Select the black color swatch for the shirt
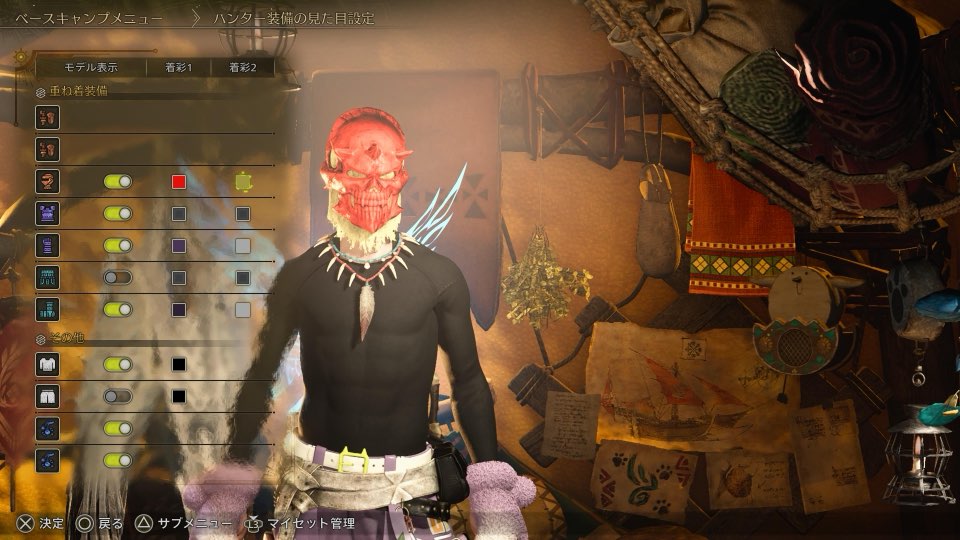Screen dimensions: 960x540 coord(179,365)
